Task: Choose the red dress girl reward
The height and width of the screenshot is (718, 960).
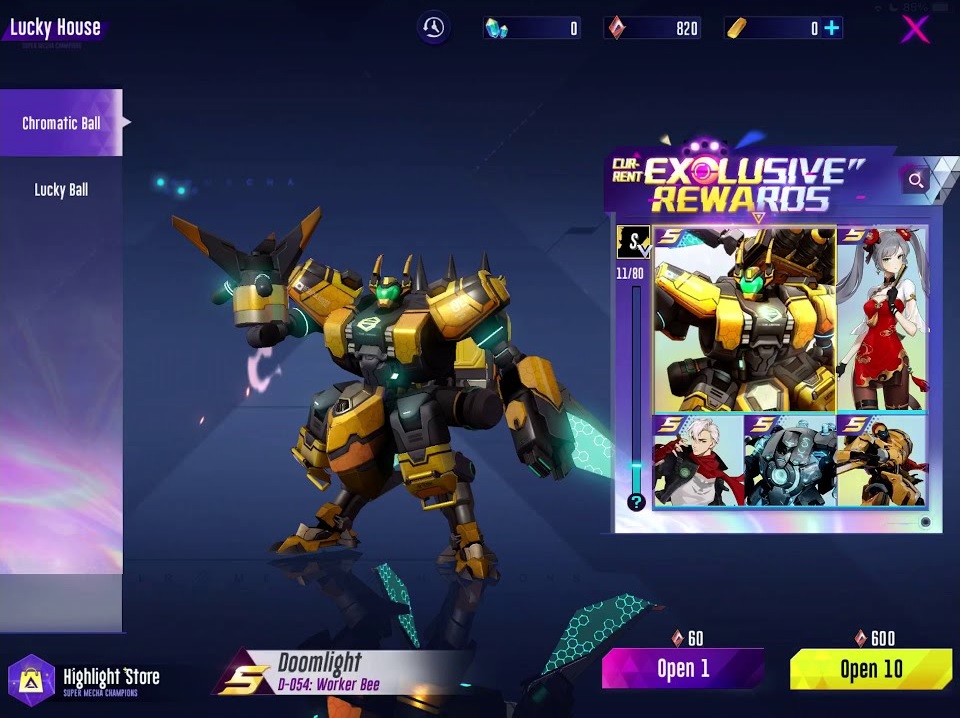Action: point(882,320)
